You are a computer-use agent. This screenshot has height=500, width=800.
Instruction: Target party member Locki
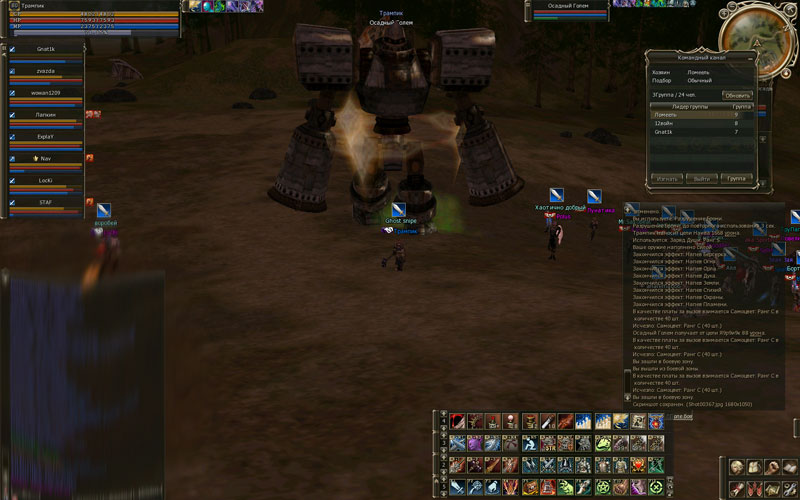[x=47, y=181]
